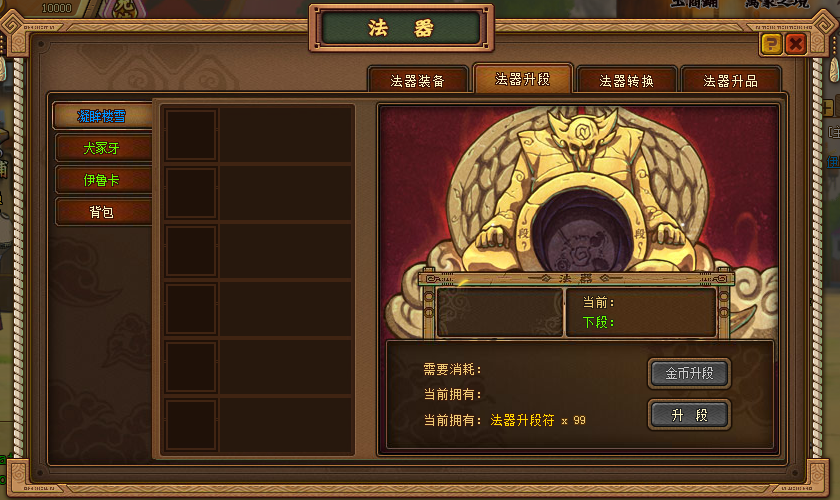Viewport: 840px width, 500px height.
Task: Select the 法器升段 tab
Action: pos(523,79)
